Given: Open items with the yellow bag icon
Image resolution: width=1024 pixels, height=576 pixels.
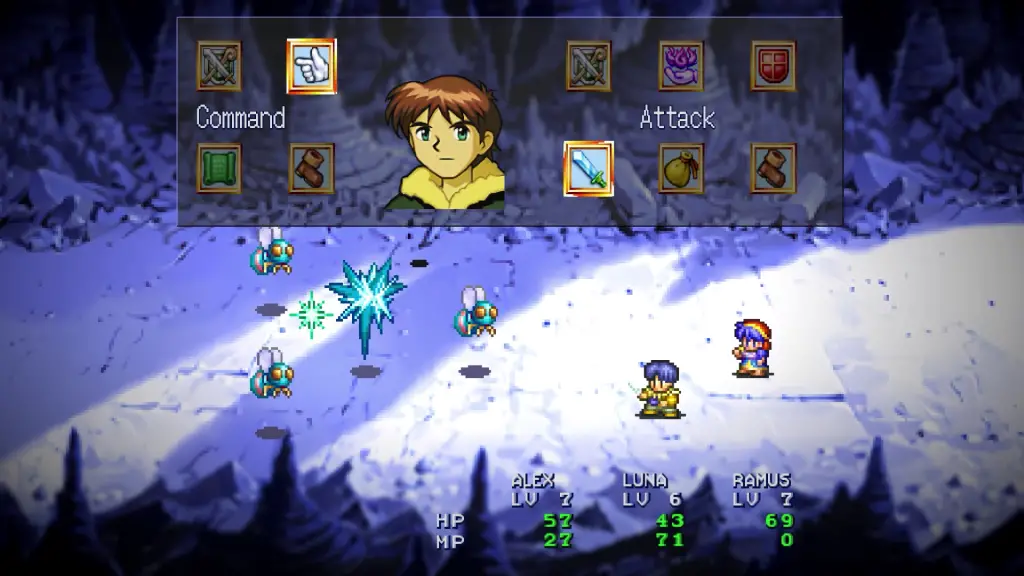Looking at the screenshot, I should point(681,168).
